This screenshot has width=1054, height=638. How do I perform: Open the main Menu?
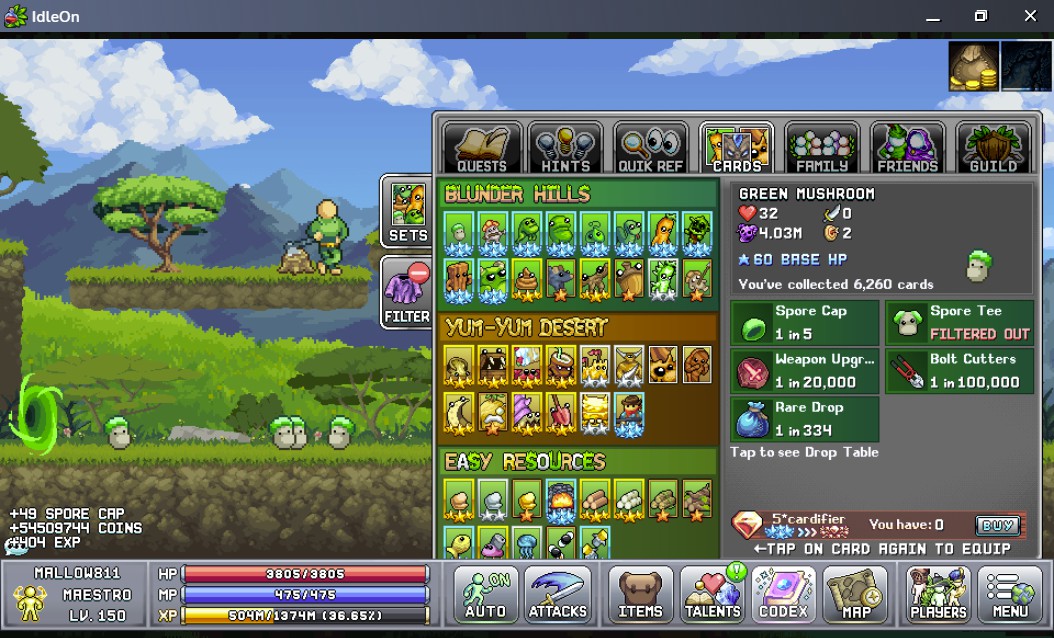(1010, 594)
